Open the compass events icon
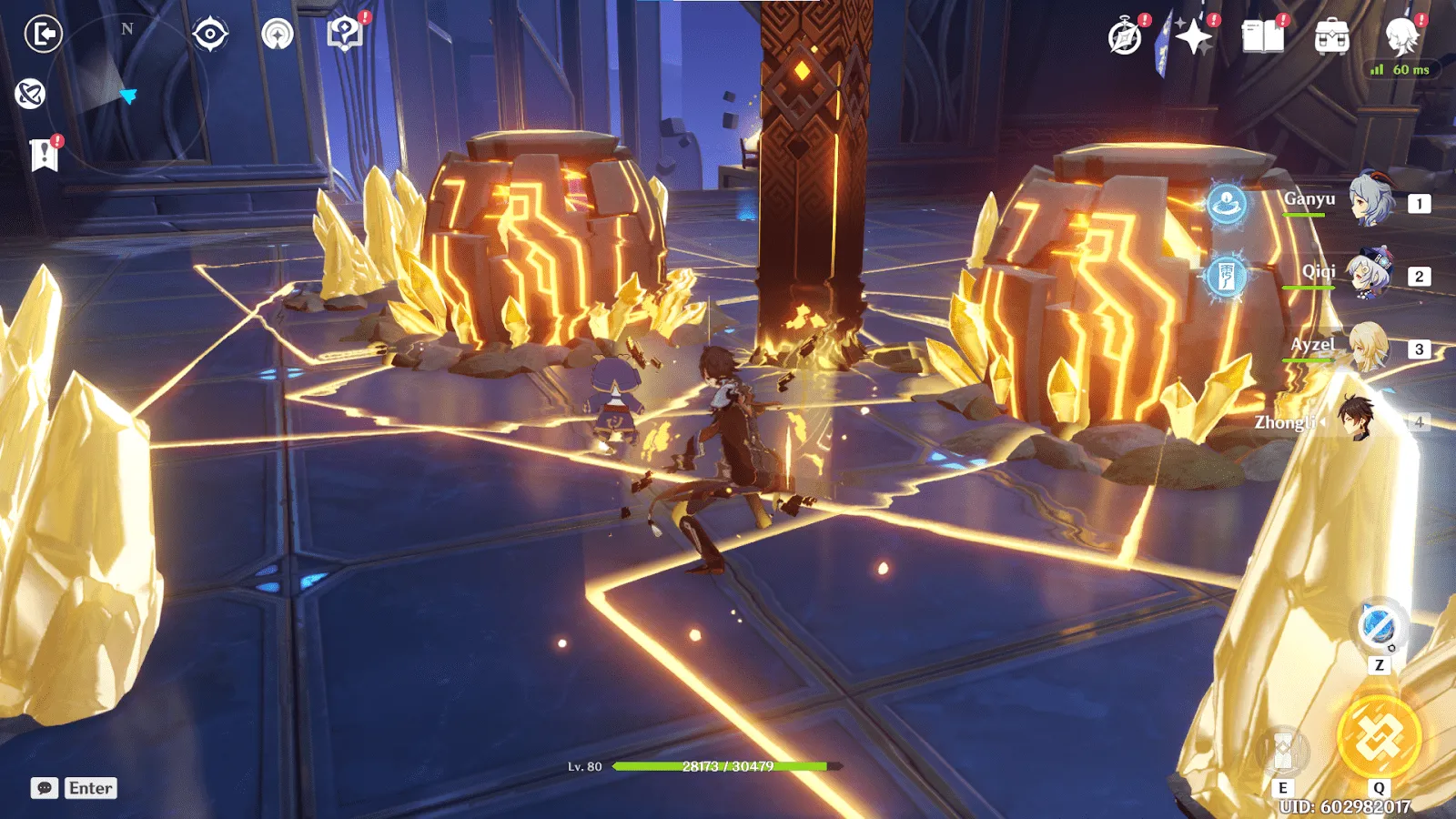Screen dimensions: 1456x819 [x=1126, y=37]
